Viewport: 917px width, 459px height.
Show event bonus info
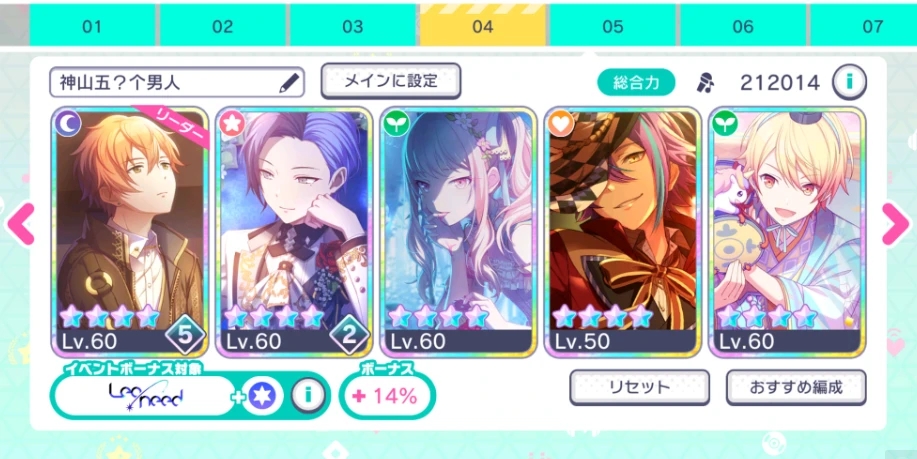(309, 396)
